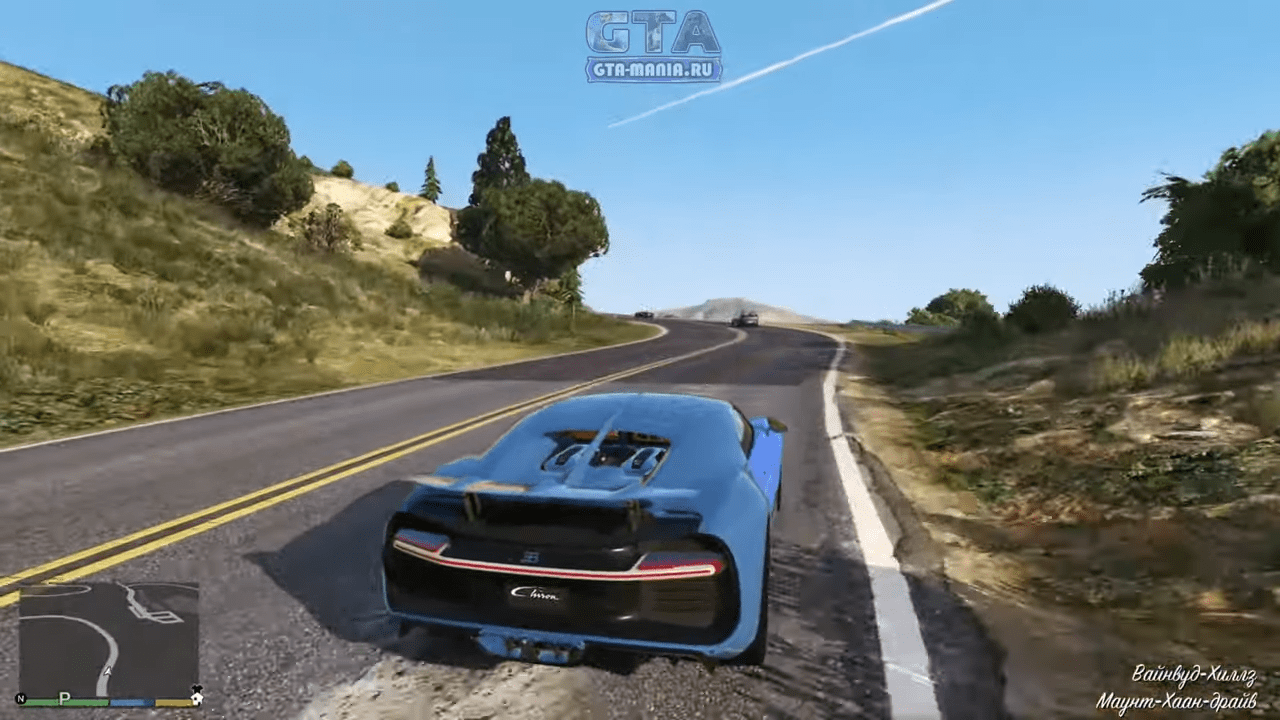
Task: Open the GTA-mania.ru watermark logo
Action: tap(653, 46)
